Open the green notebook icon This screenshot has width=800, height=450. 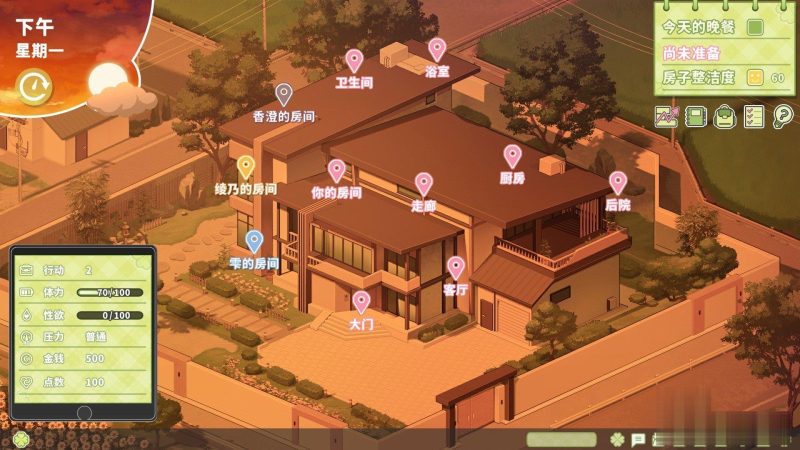point(696,117)
